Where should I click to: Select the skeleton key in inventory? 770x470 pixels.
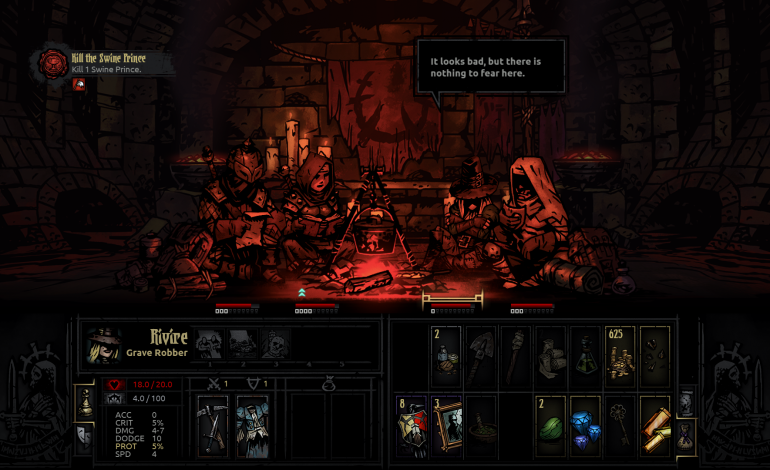pos(620,424)
